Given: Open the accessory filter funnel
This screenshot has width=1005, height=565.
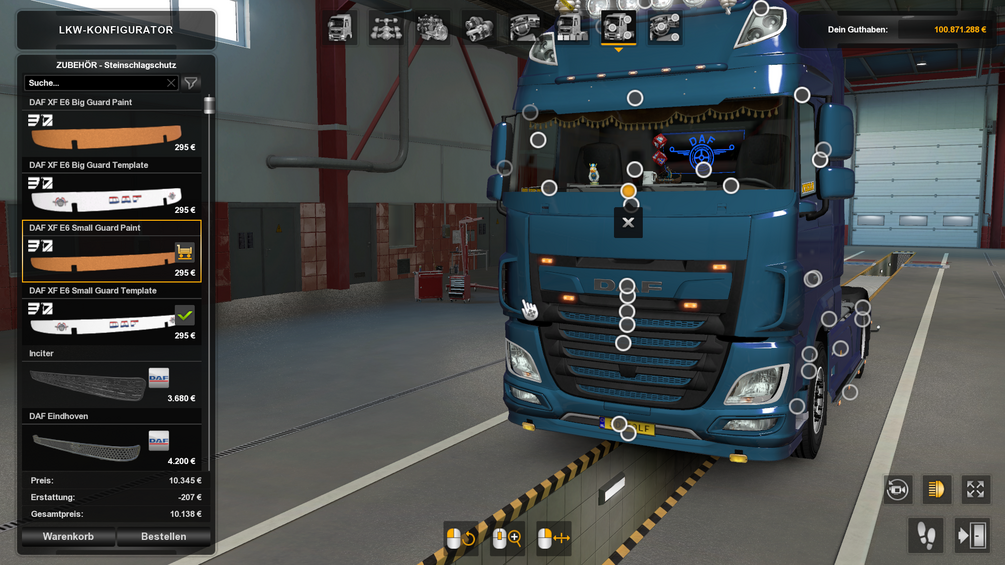Looking at the screenshot, I should coord(191,83).
